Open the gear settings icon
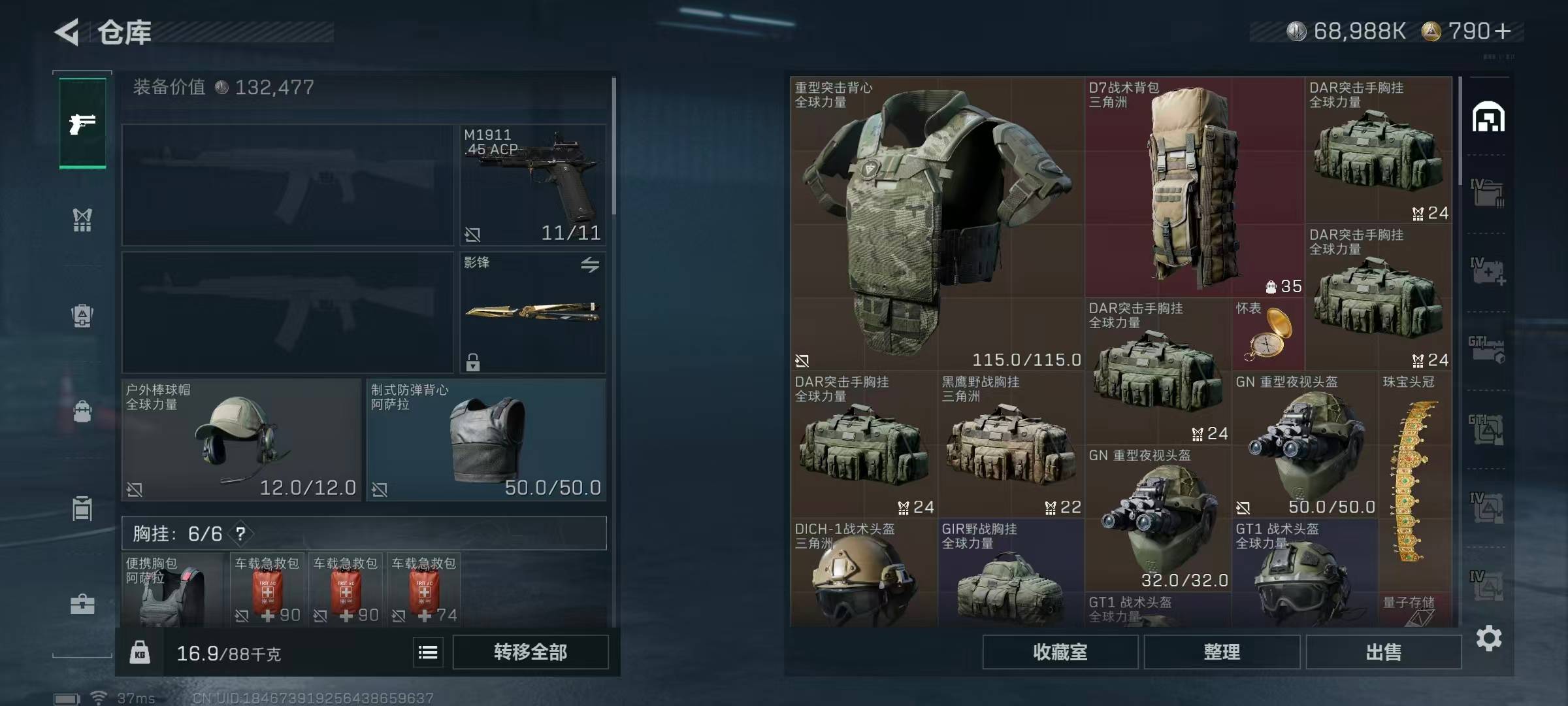Screen dimensions: 1568x706 click(x=1489, y=638)
